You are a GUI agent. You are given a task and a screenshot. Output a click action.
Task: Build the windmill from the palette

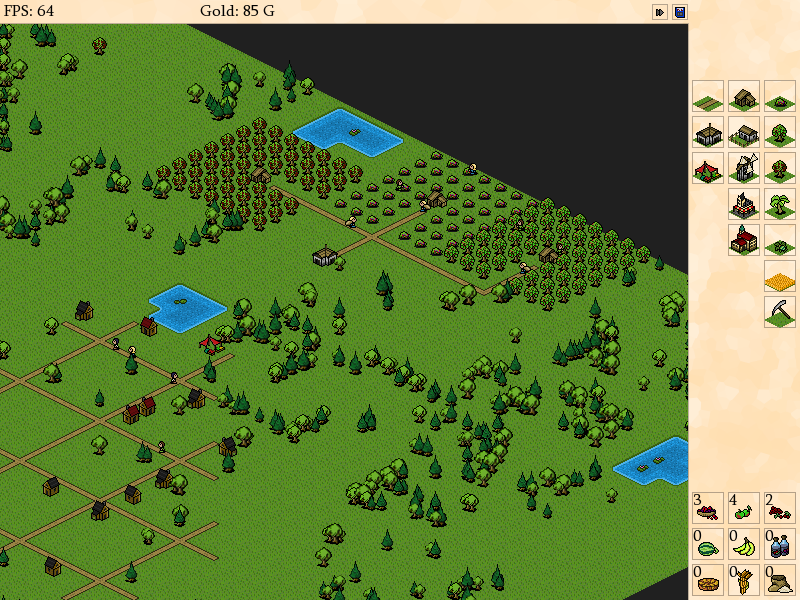pos(744,168)
